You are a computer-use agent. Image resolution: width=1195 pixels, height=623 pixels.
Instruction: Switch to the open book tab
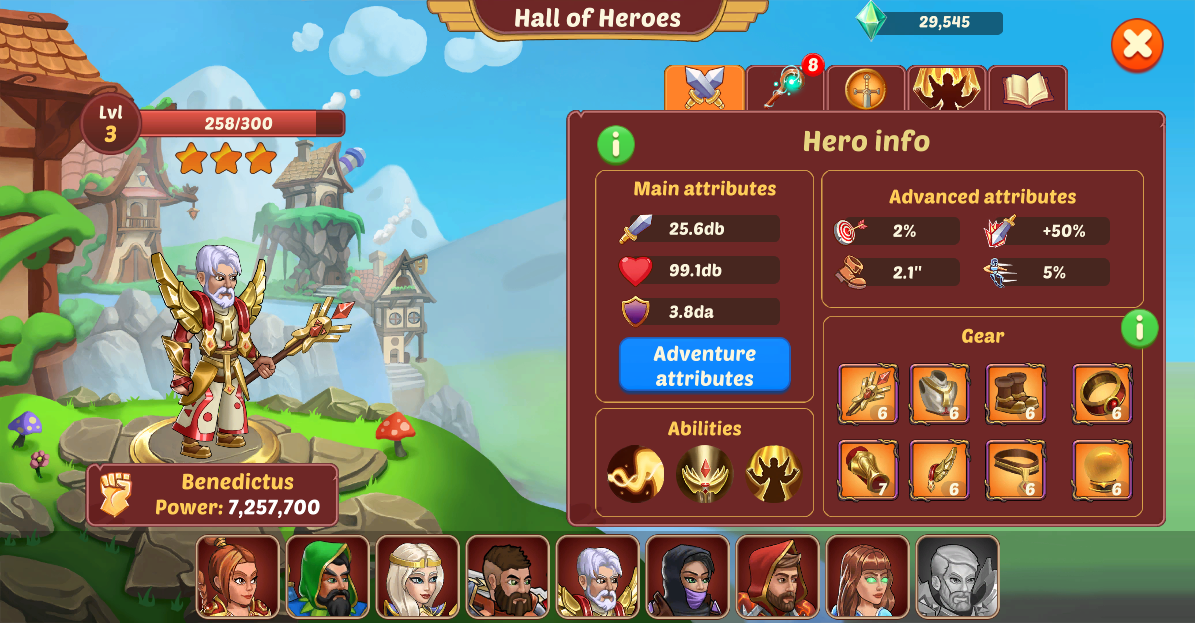coord(1027,90)
